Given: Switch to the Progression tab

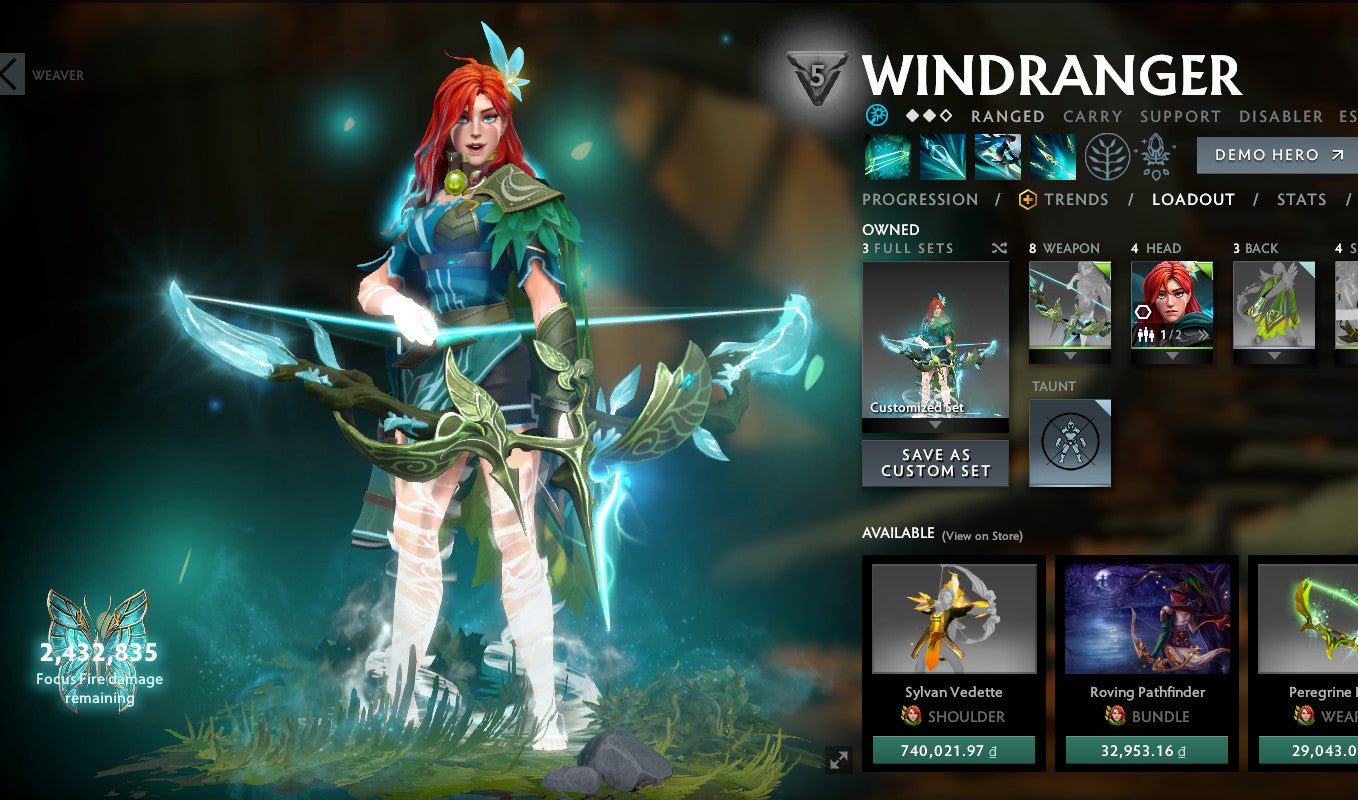Looking at the screenshot, I should pos(920,199).
